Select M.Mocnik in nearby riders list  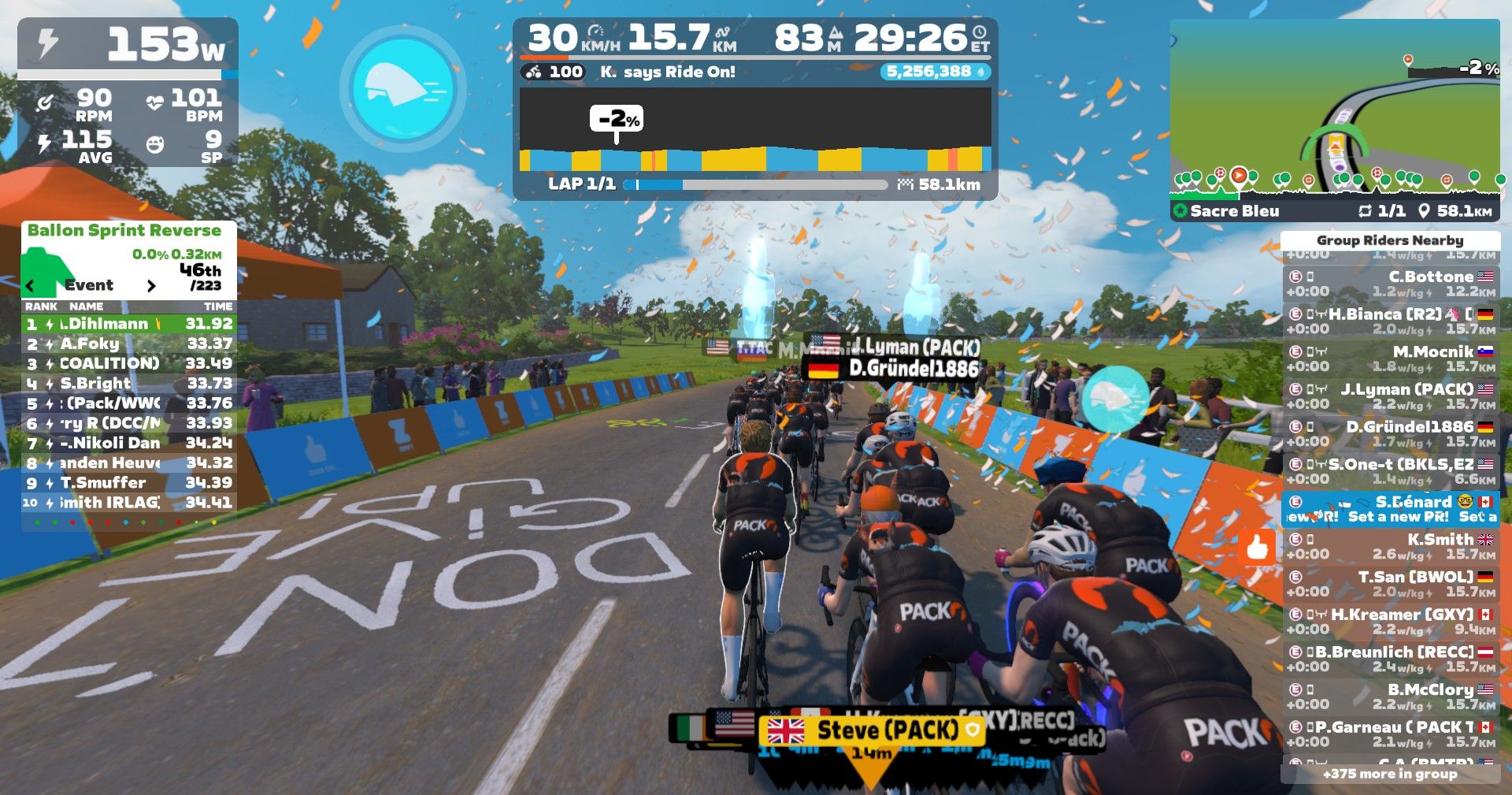pos(1391,358)
